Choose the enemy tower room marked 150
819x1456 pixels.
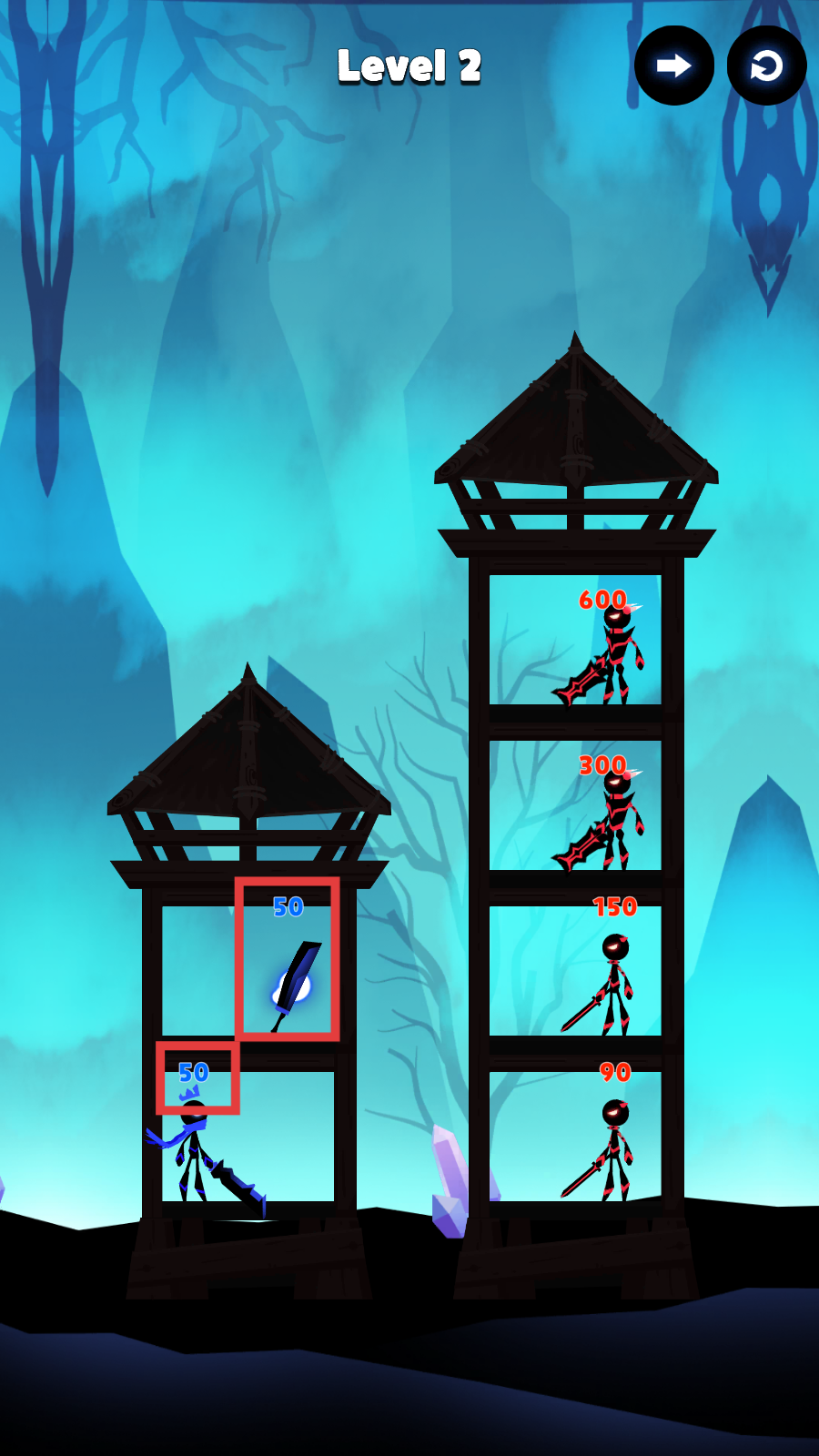(575, 971)
